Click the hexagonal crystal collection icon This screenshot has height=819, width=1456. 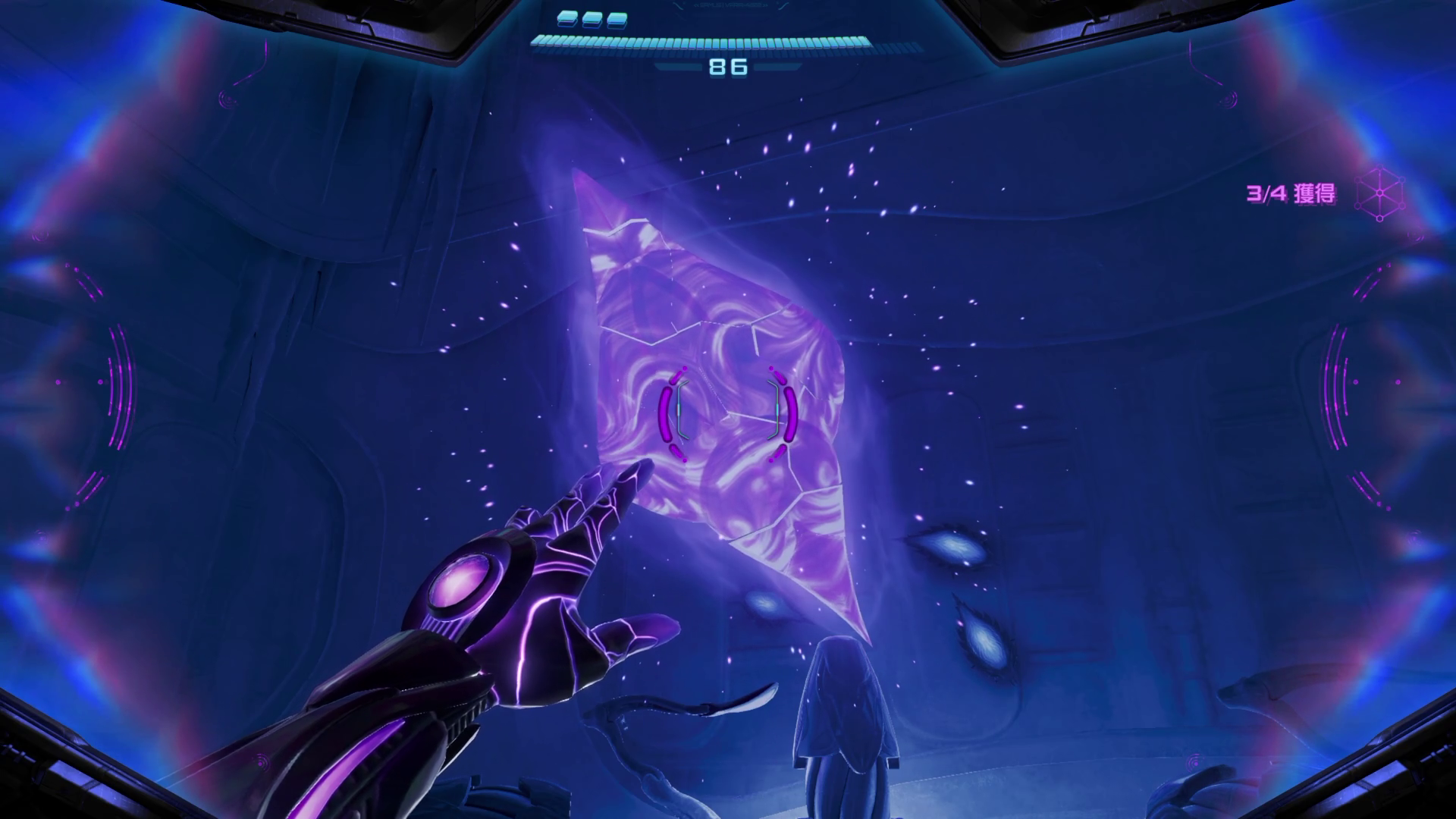click(1379, 195)
